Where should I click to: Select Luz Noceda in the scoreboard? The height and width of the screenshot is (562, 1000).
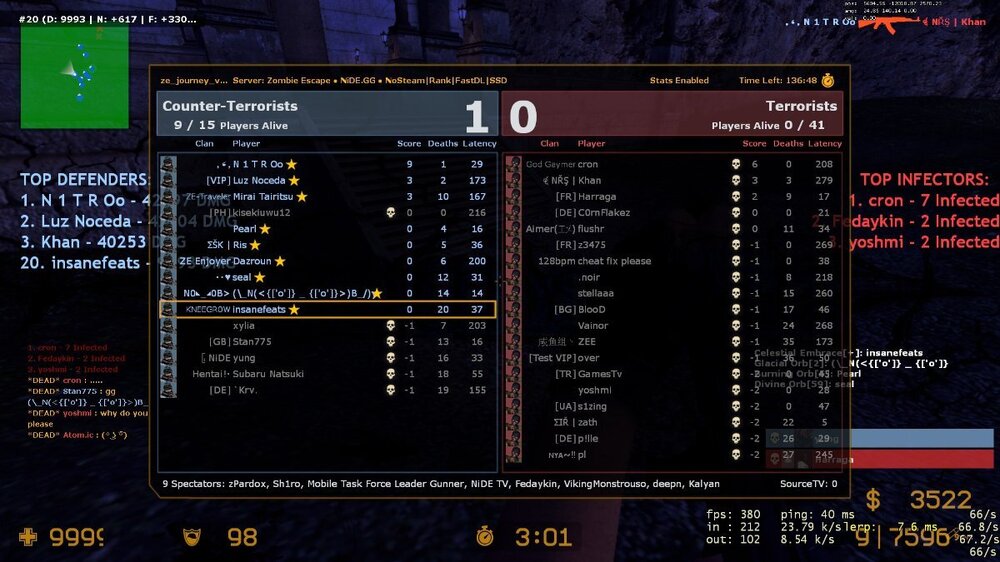(x=328, y=180)
